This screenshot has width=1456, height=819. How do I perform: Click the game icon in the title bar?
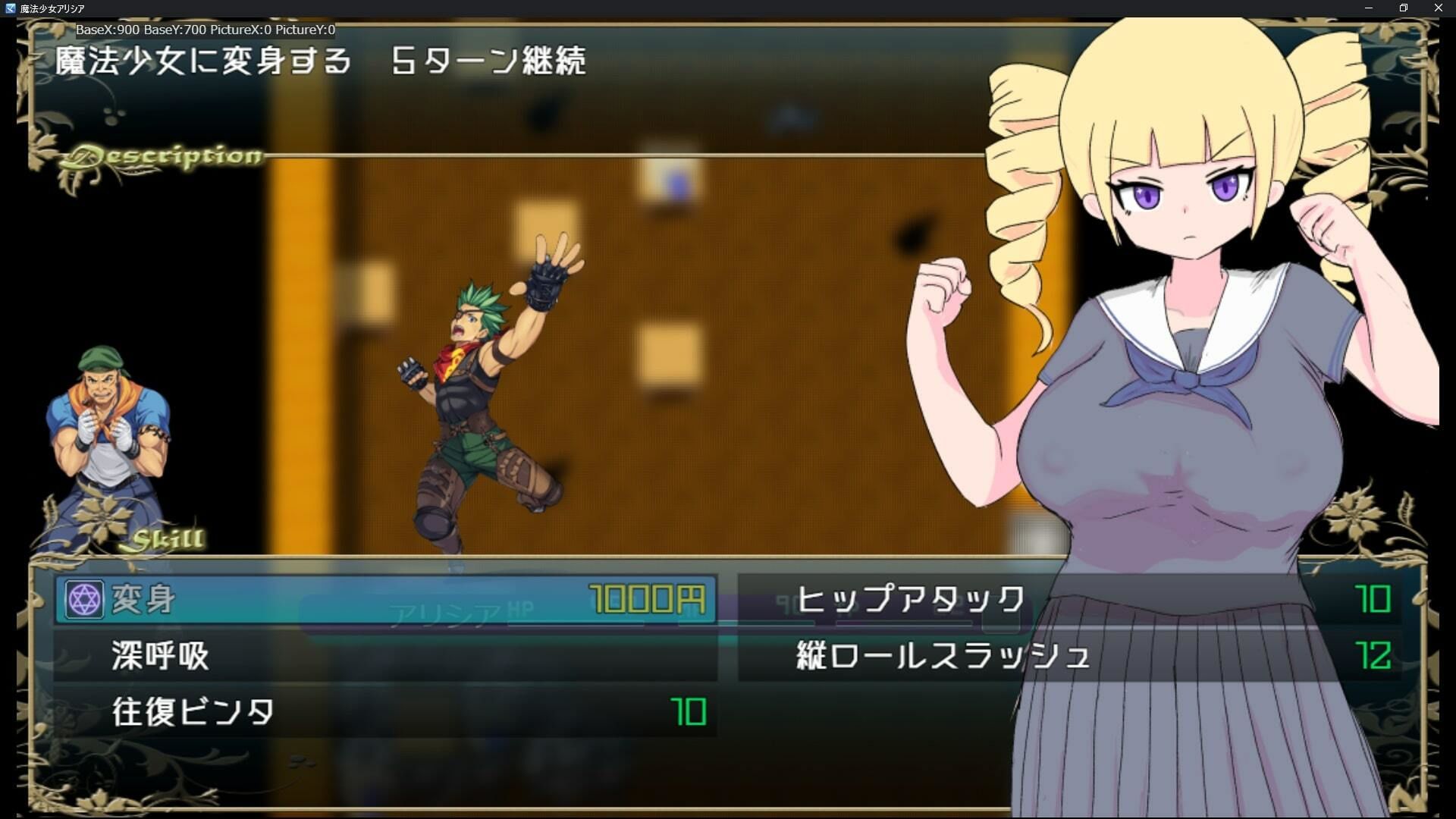tap(8, 8)
